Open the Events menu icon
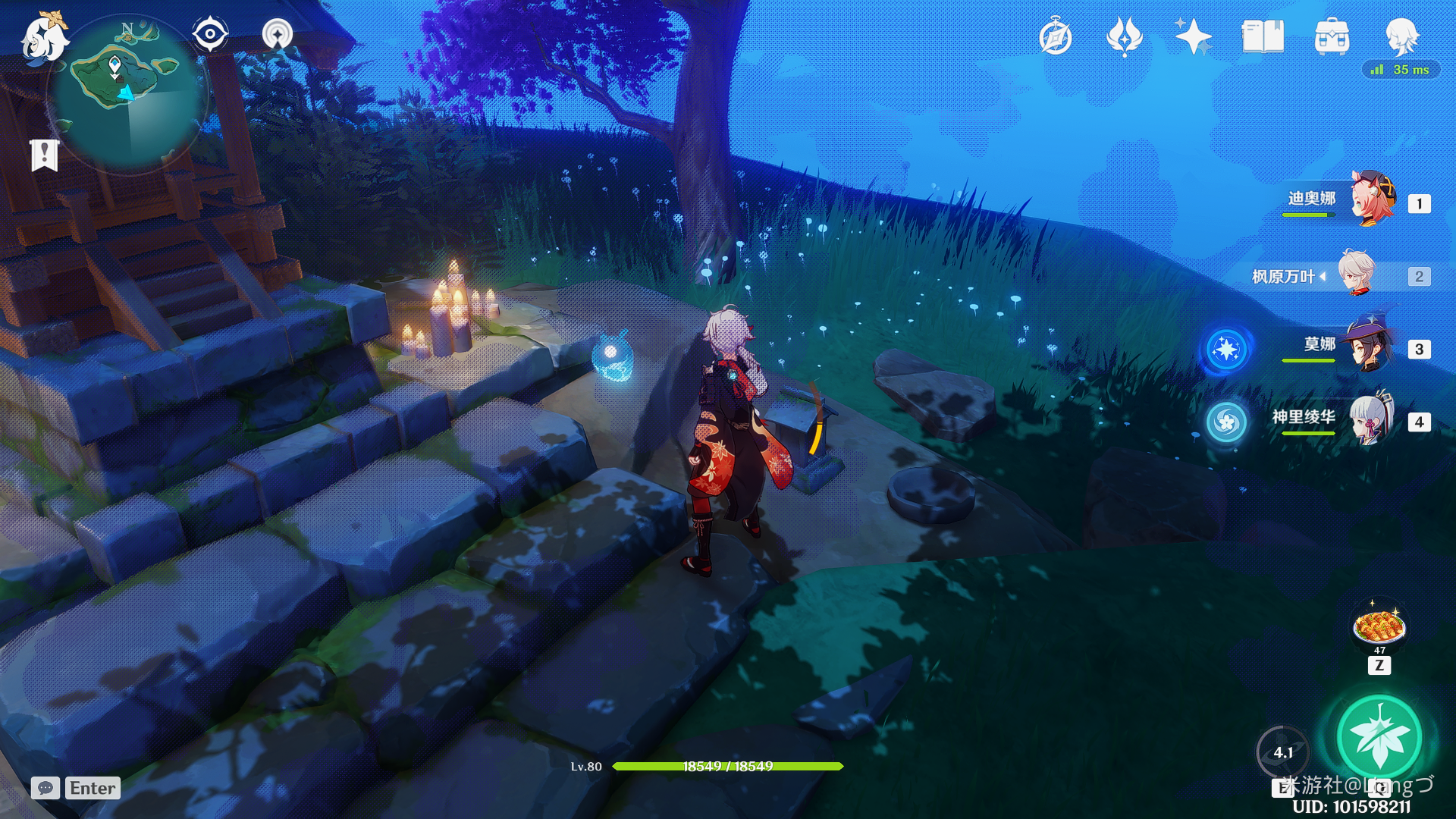The image size is (1456, 819). (1125, 36)
